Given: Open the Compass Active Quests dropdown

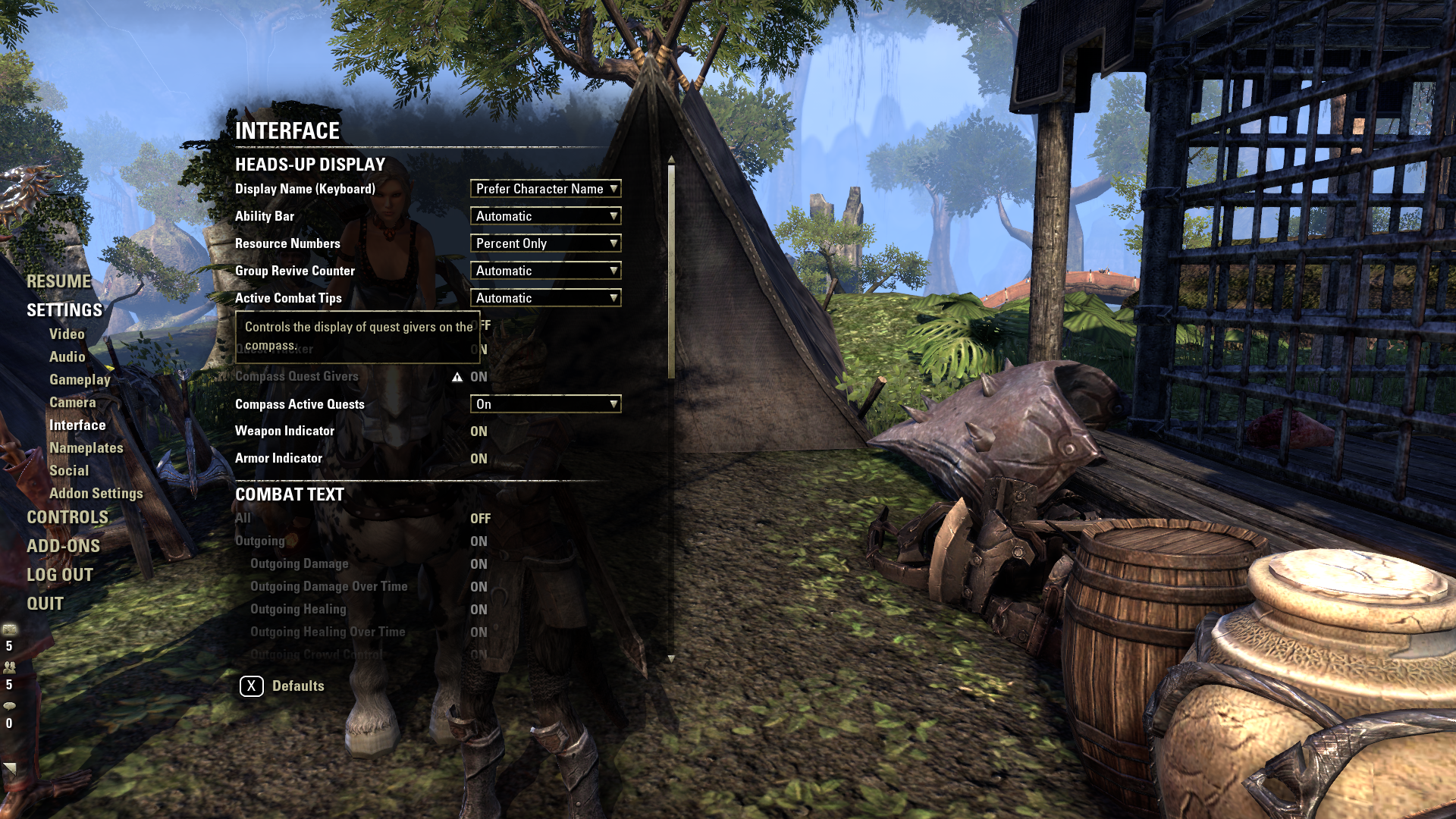Looking at the screenshot, I should pyautogui.click(x=545, y=404).
